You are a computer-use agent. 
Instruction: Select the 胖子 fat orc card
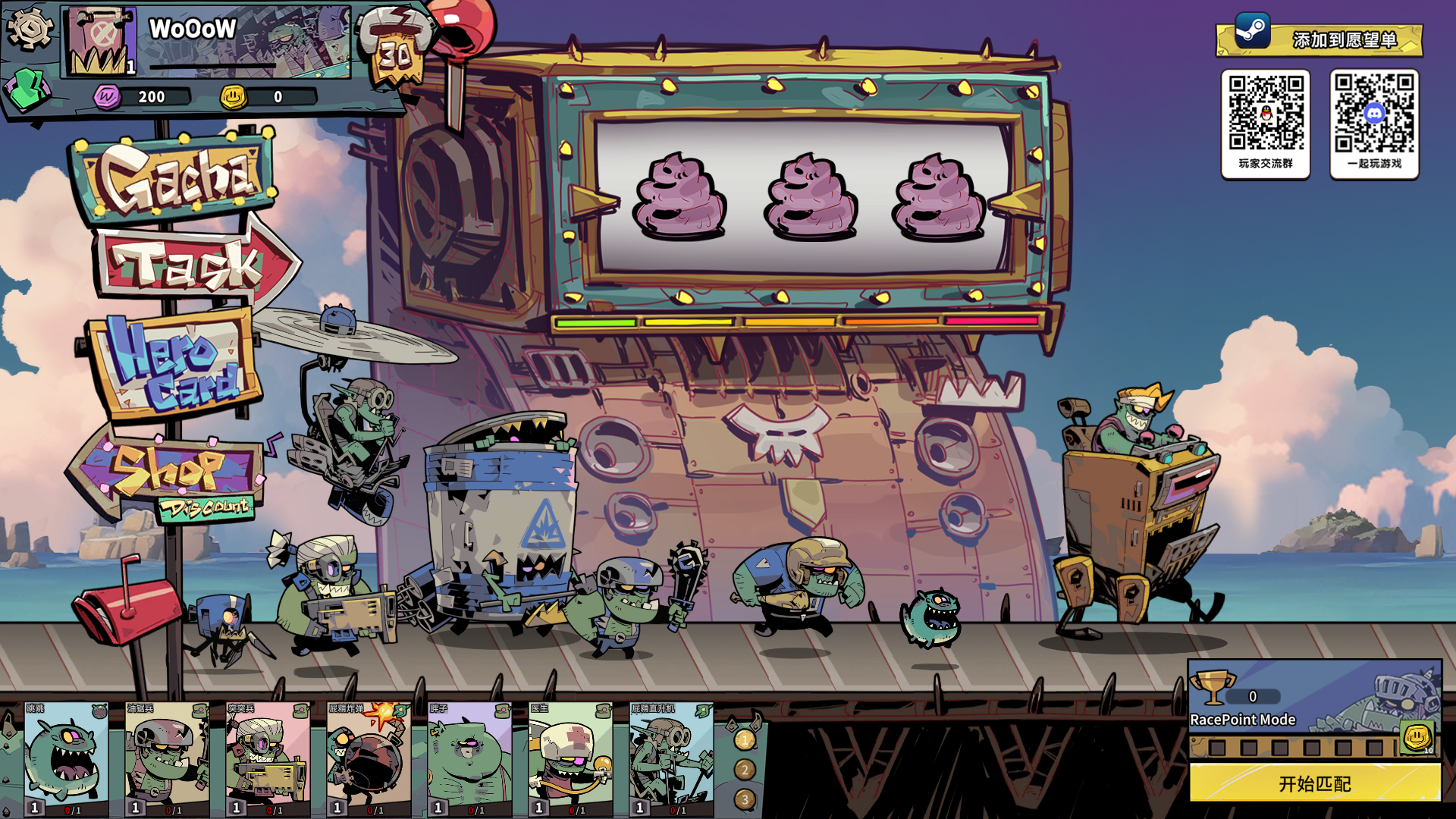point(469,759)
